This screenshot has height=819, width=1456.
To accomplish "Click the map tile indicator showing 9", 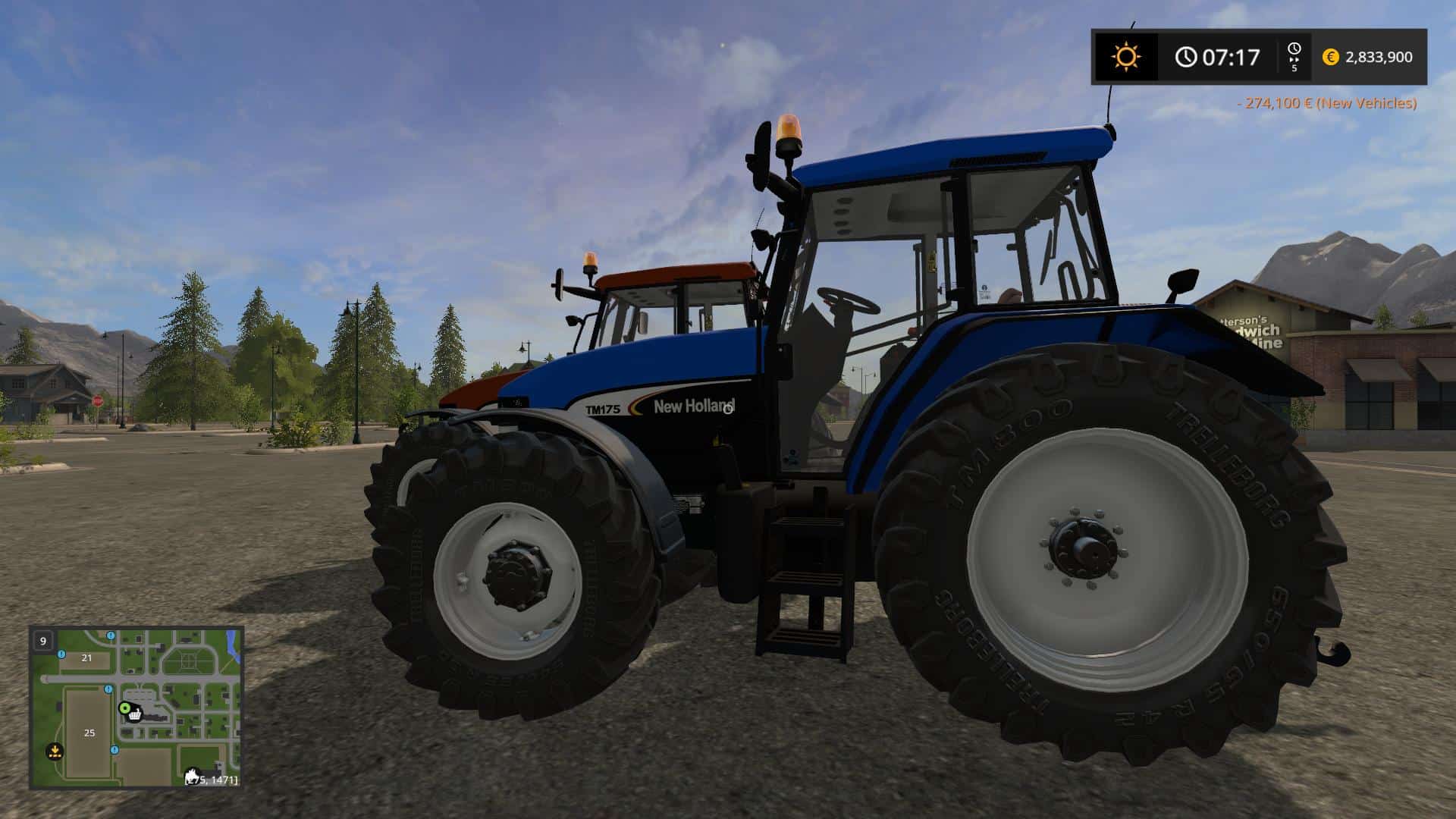I will 42,642.
